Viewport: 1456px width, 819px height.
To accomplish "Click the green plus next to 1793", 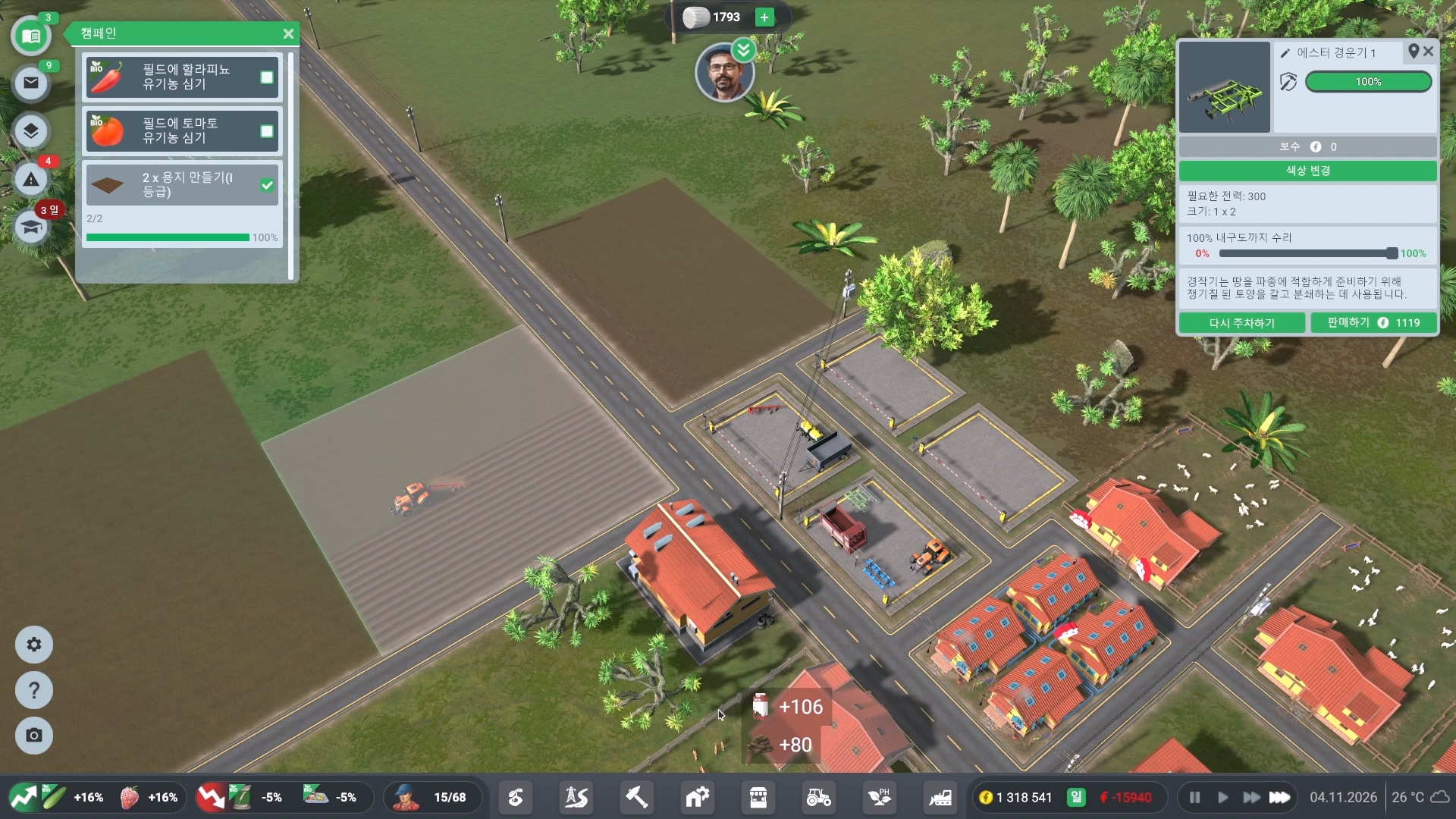I will point(765,17).
